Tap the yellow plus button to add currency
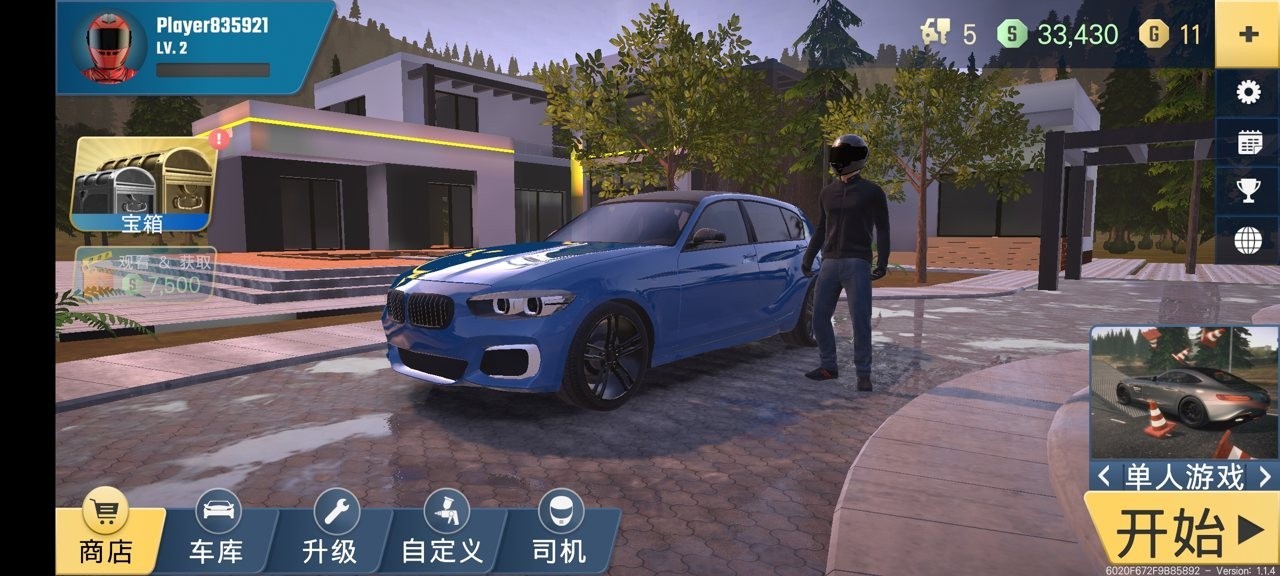This screenshot has height=576, width=1280. 1247,34
